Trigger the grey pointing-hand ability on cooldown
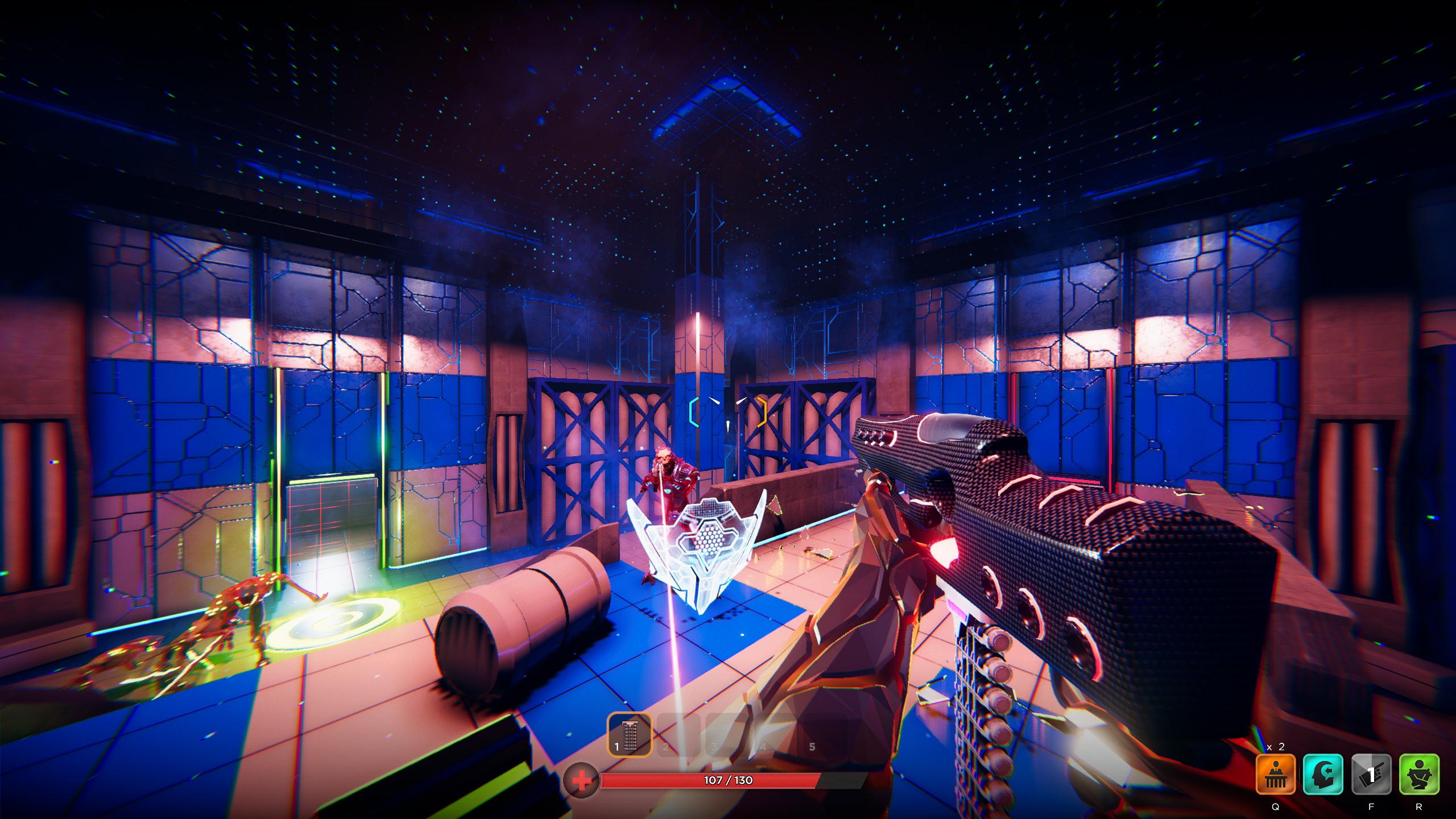Screen dimensions: 1456x819 point(1371,774)
